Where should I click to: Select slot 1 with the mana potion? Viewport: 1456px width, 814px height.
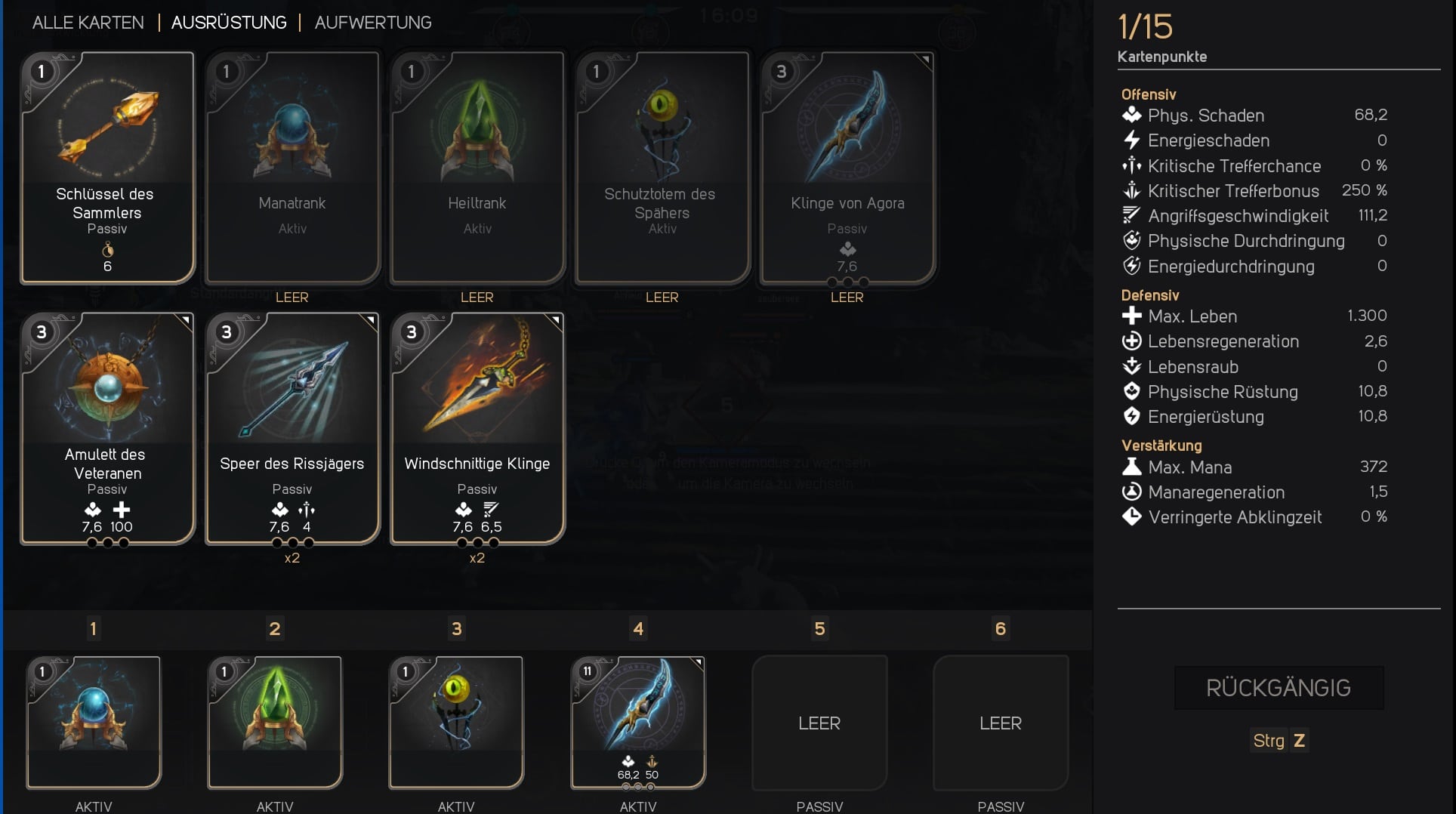(x=94, y=723)
